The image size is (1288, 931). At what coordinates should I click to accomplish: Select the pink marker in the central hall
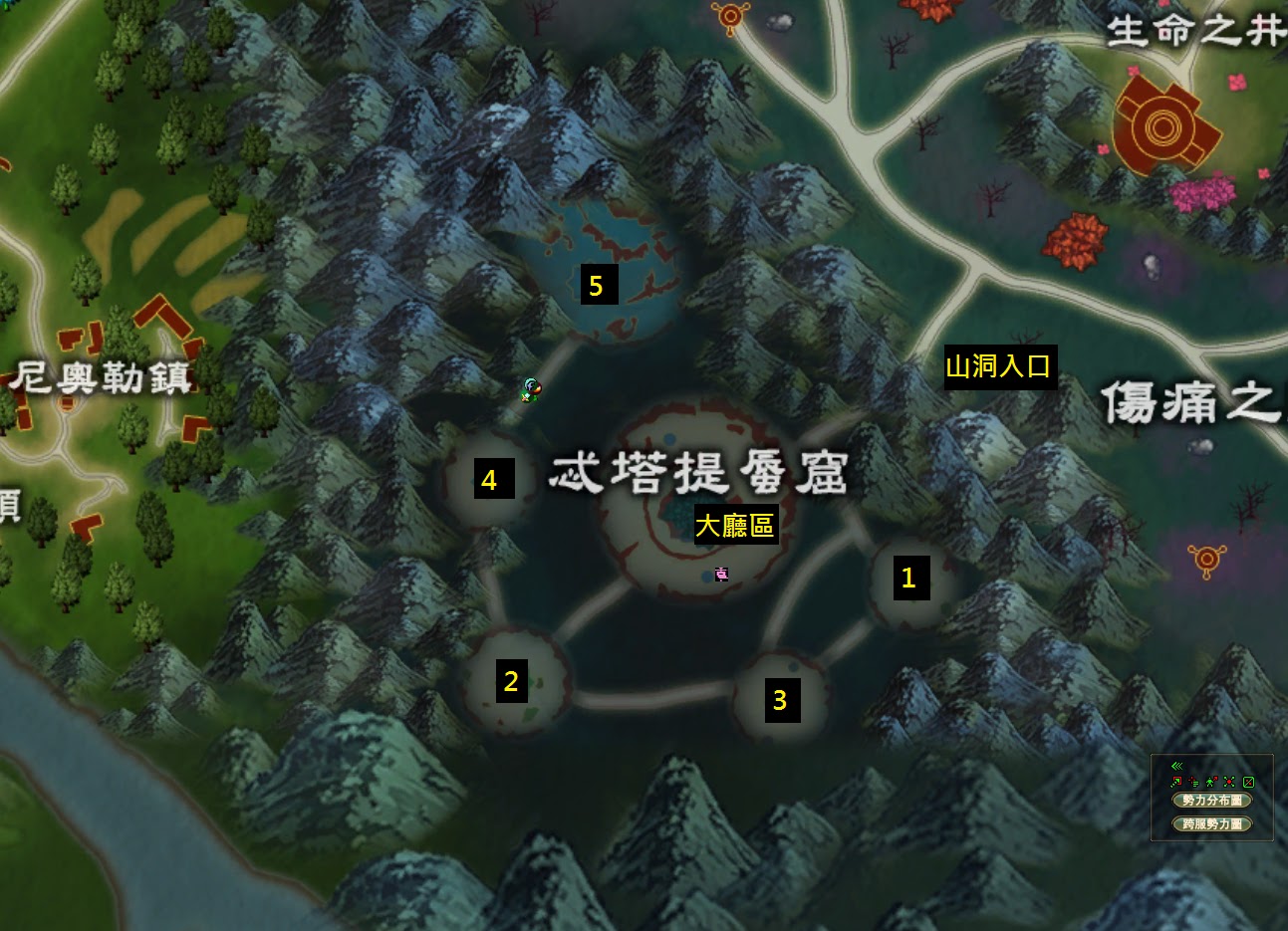pos(721,574)
